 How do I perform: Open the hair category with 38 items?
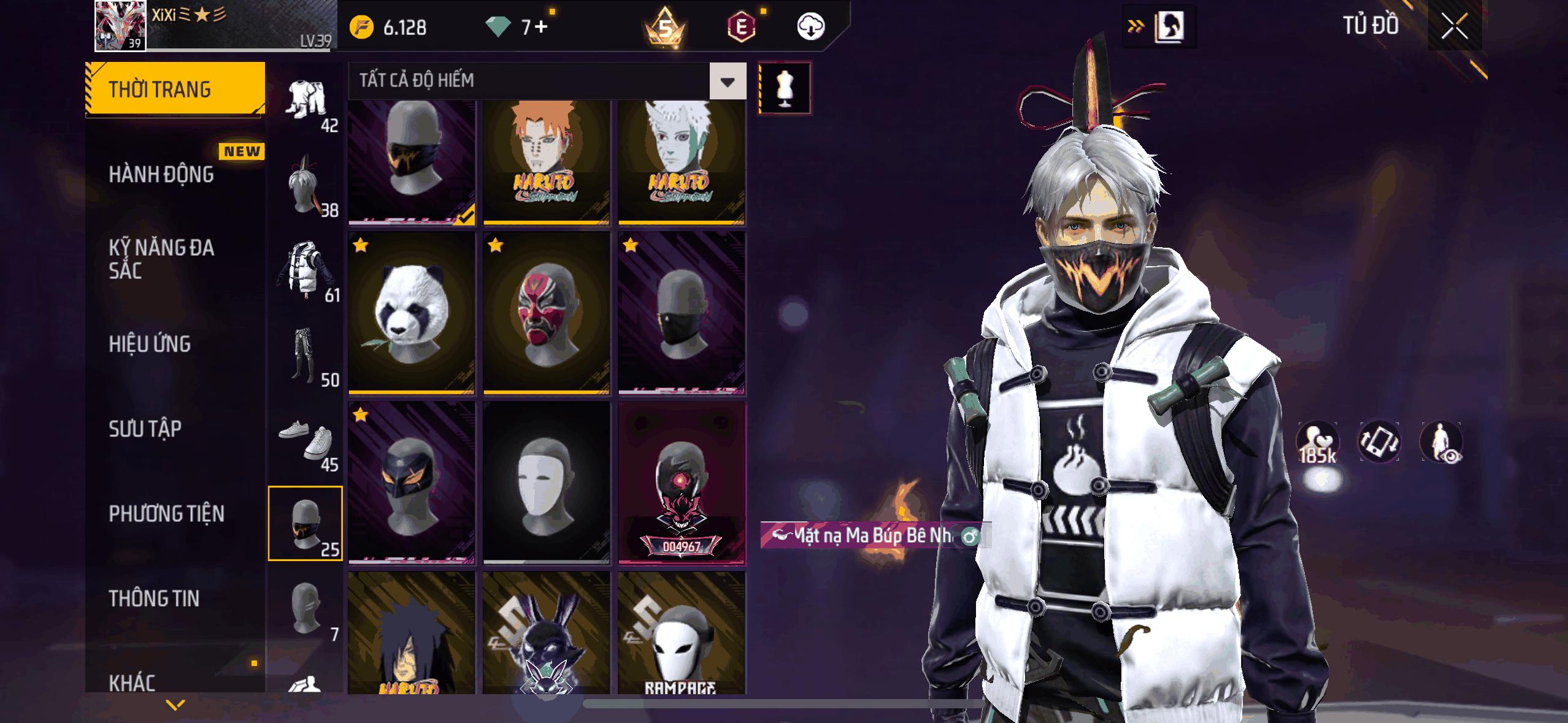306,185
